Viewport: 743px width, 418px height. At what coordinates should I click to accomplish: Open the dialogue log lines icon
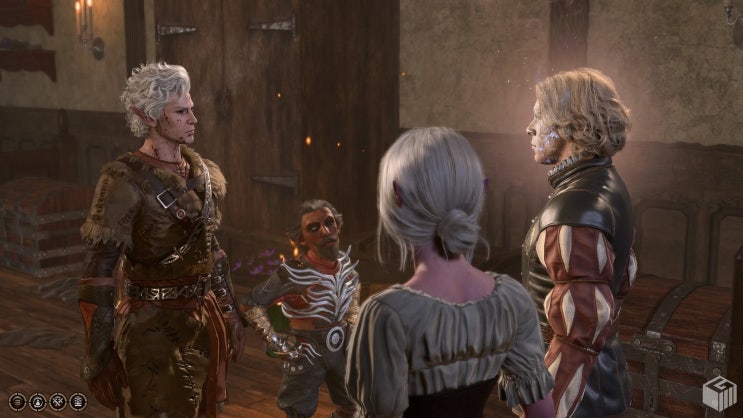pos(17,401)
